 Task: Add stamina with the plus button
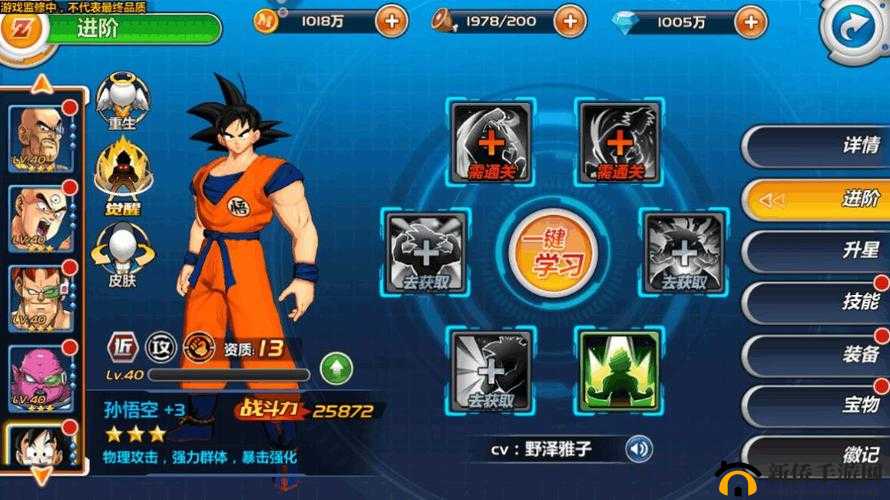(x=569, y=19)
